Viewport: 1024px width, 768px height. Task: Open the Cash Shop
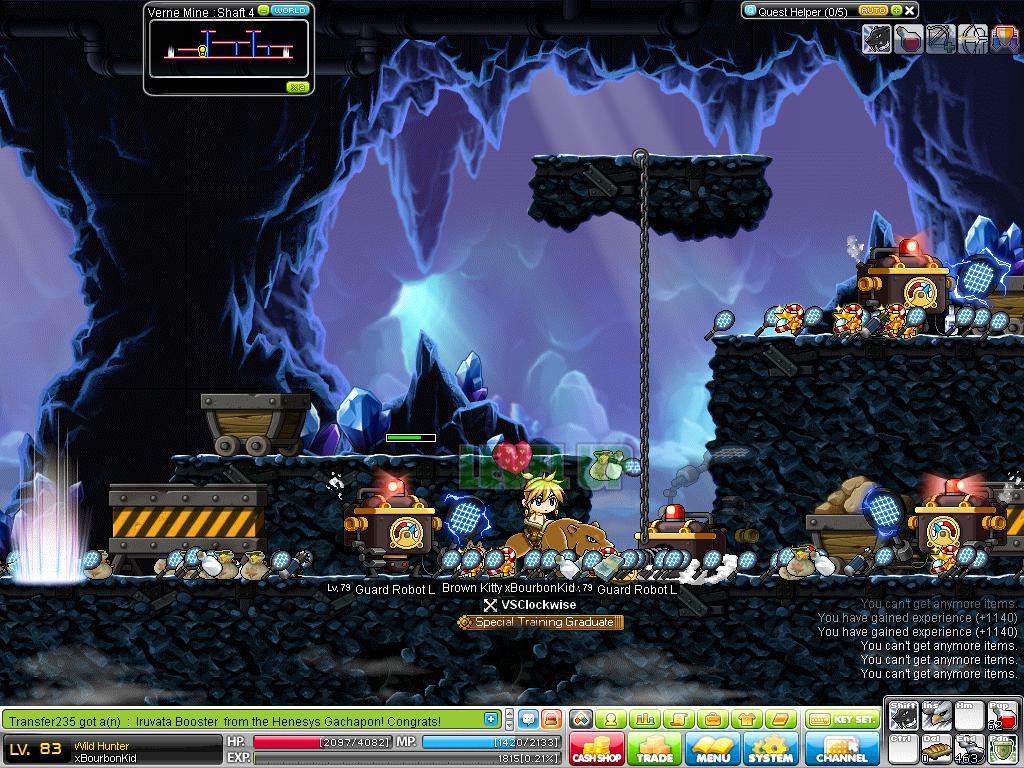point(597,749)
